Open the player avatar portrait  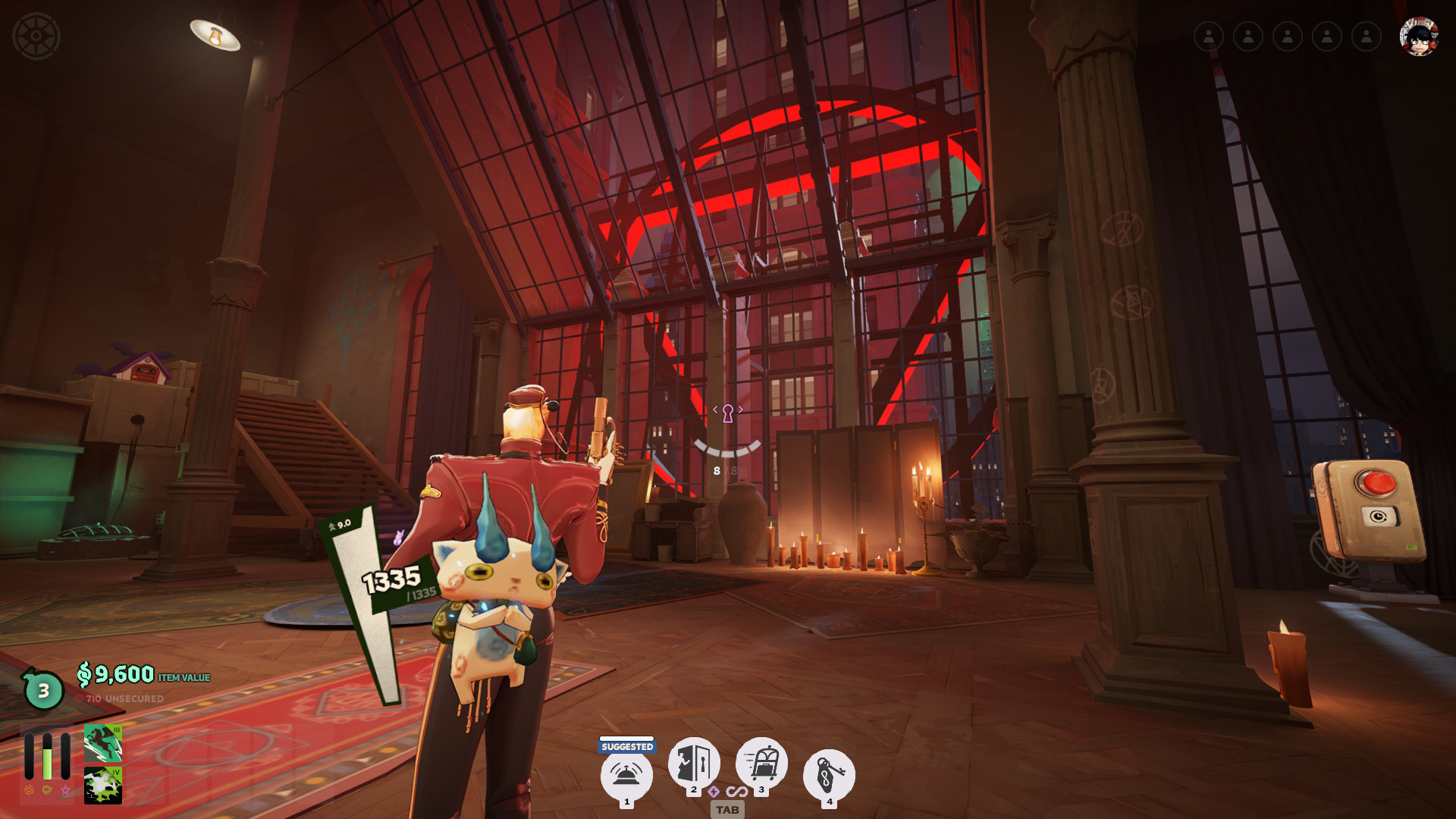click(1419, 36)
